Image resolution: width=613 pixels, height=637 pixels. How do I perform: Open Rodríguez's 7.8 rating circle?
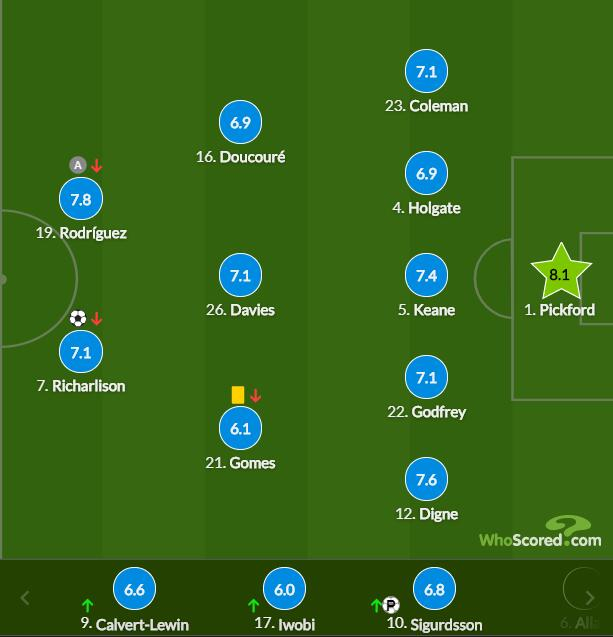(x=81, y=199)
